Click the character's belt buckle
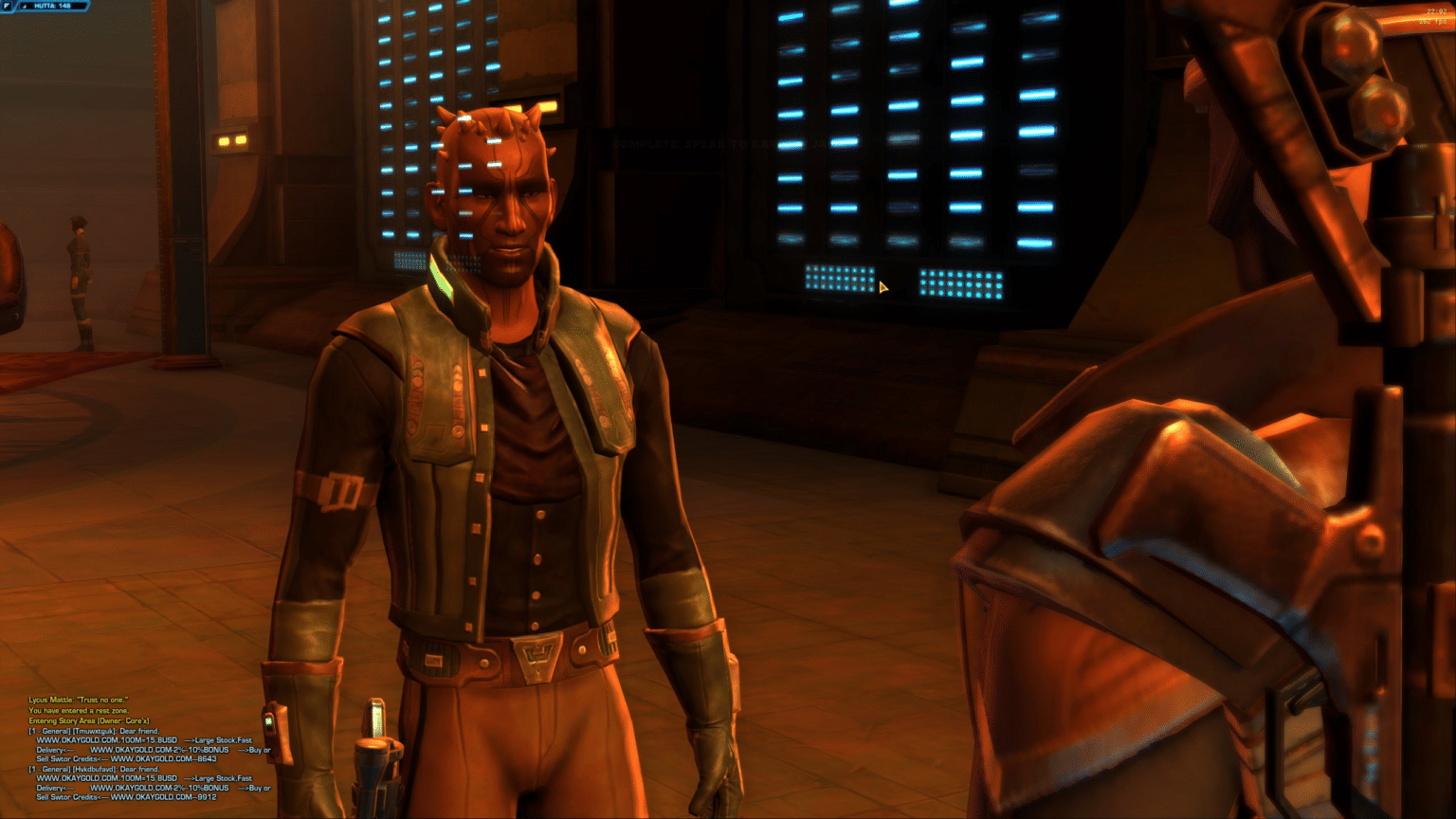 [x=536, y=653]
